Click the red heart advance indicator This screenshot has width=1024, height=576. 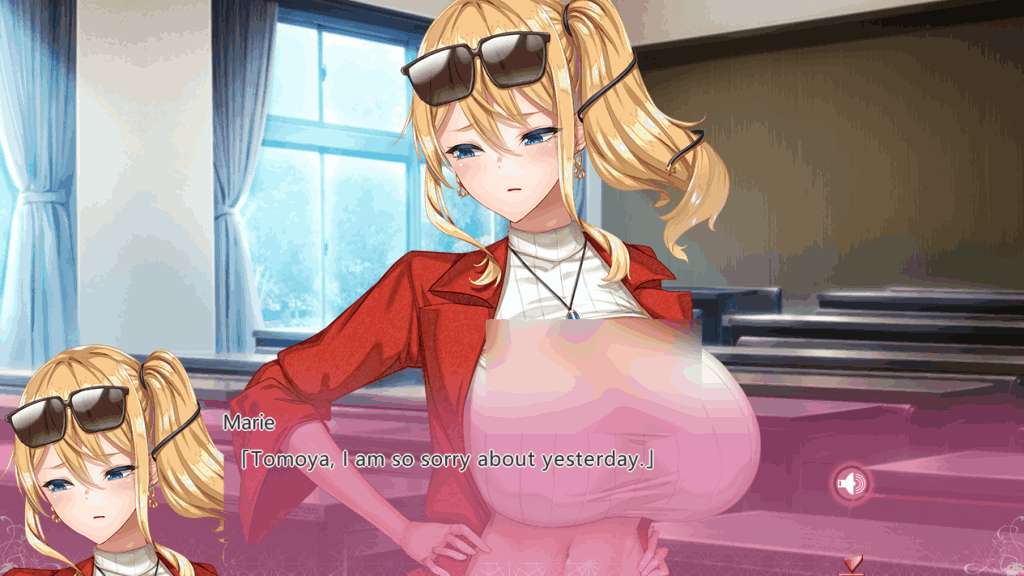pyautogui.click(x=852, y=564)
